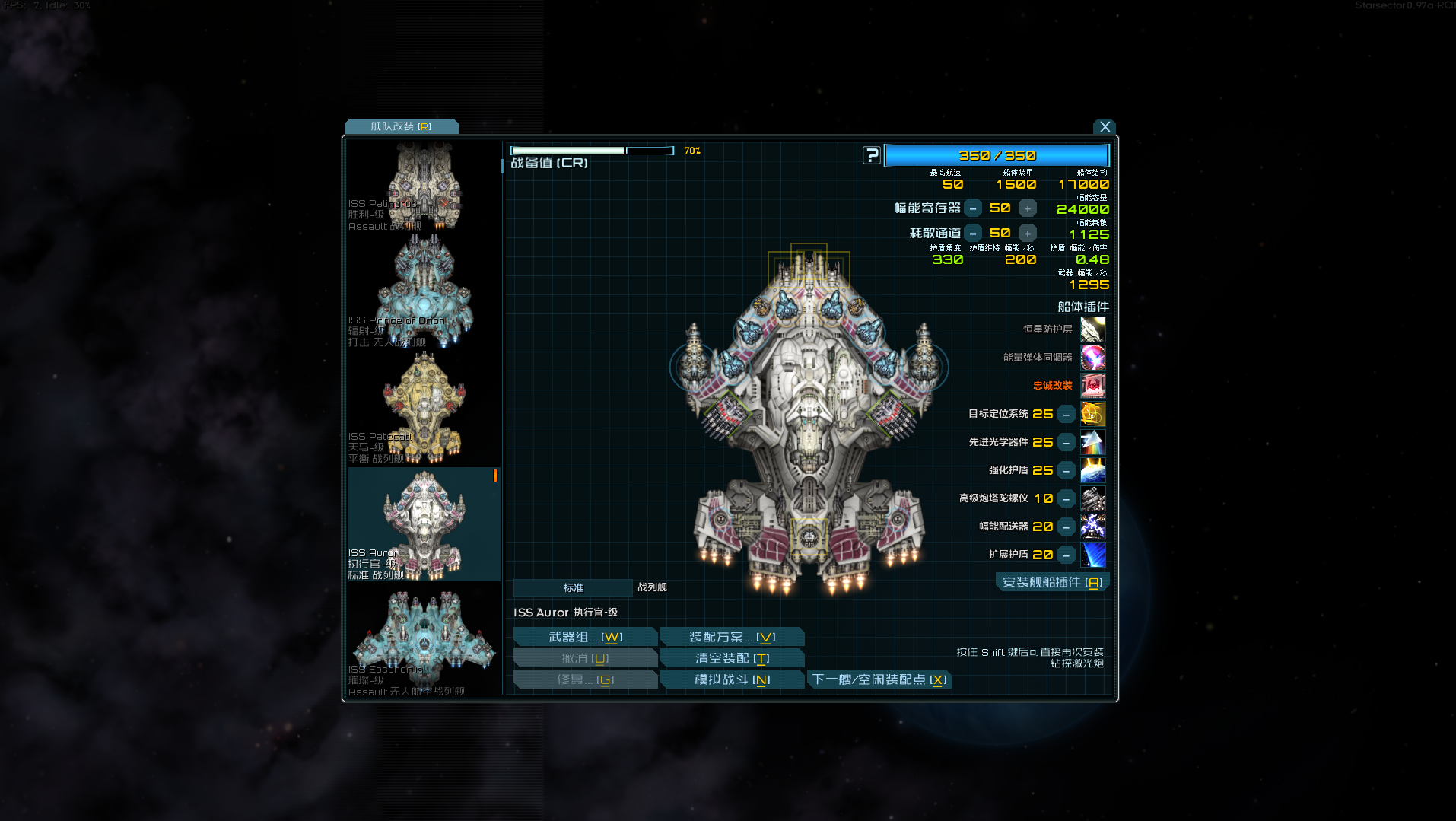Select ISS Eosphorus in fleet list
The height and width of the screenshot is (821, 1456).
pos(424,641)
